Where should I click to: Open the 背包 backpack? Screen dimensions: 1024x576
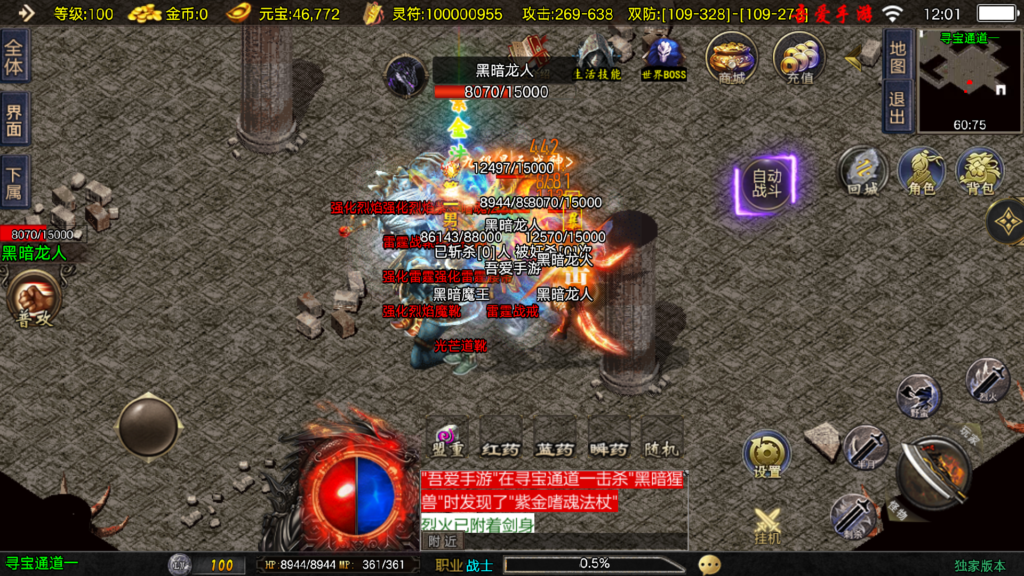[980, 171]
